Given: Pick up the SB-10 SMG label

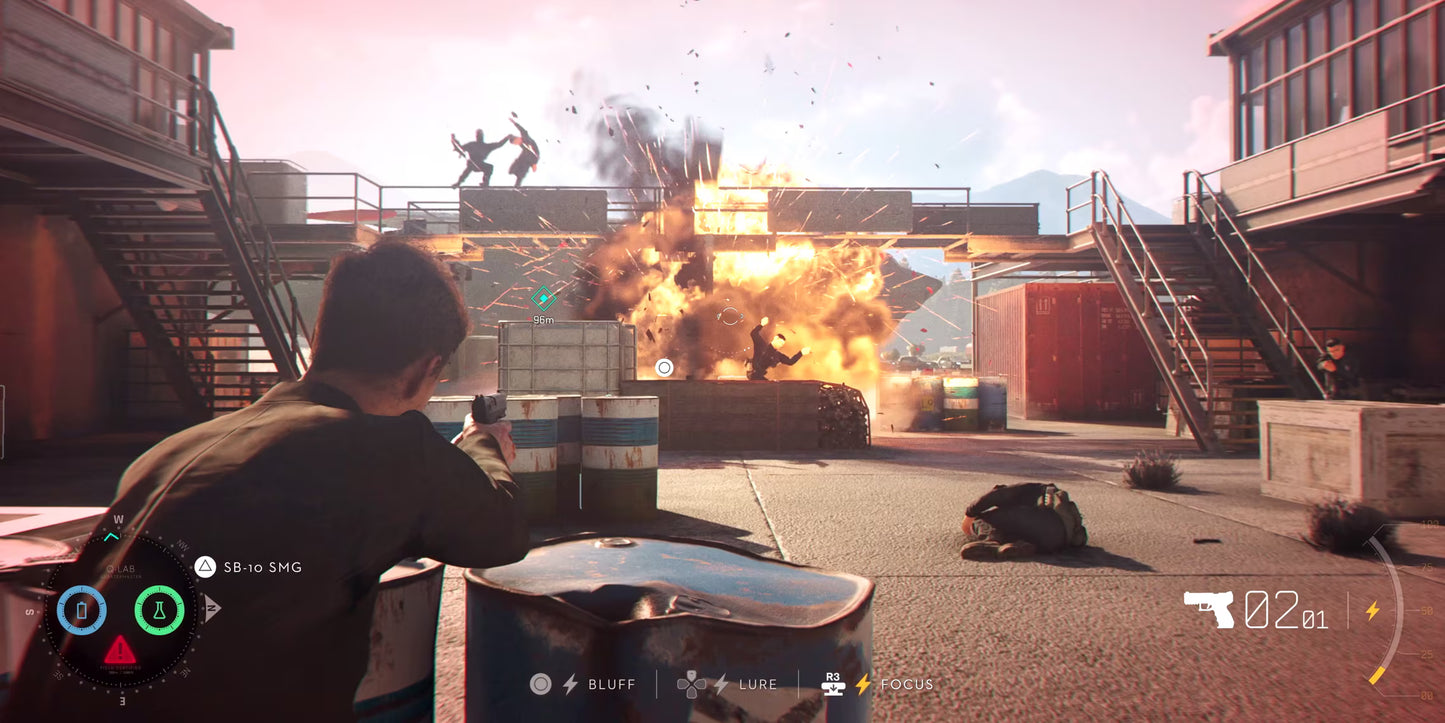Looking at the screenshot, I should (x=262, y=567).
